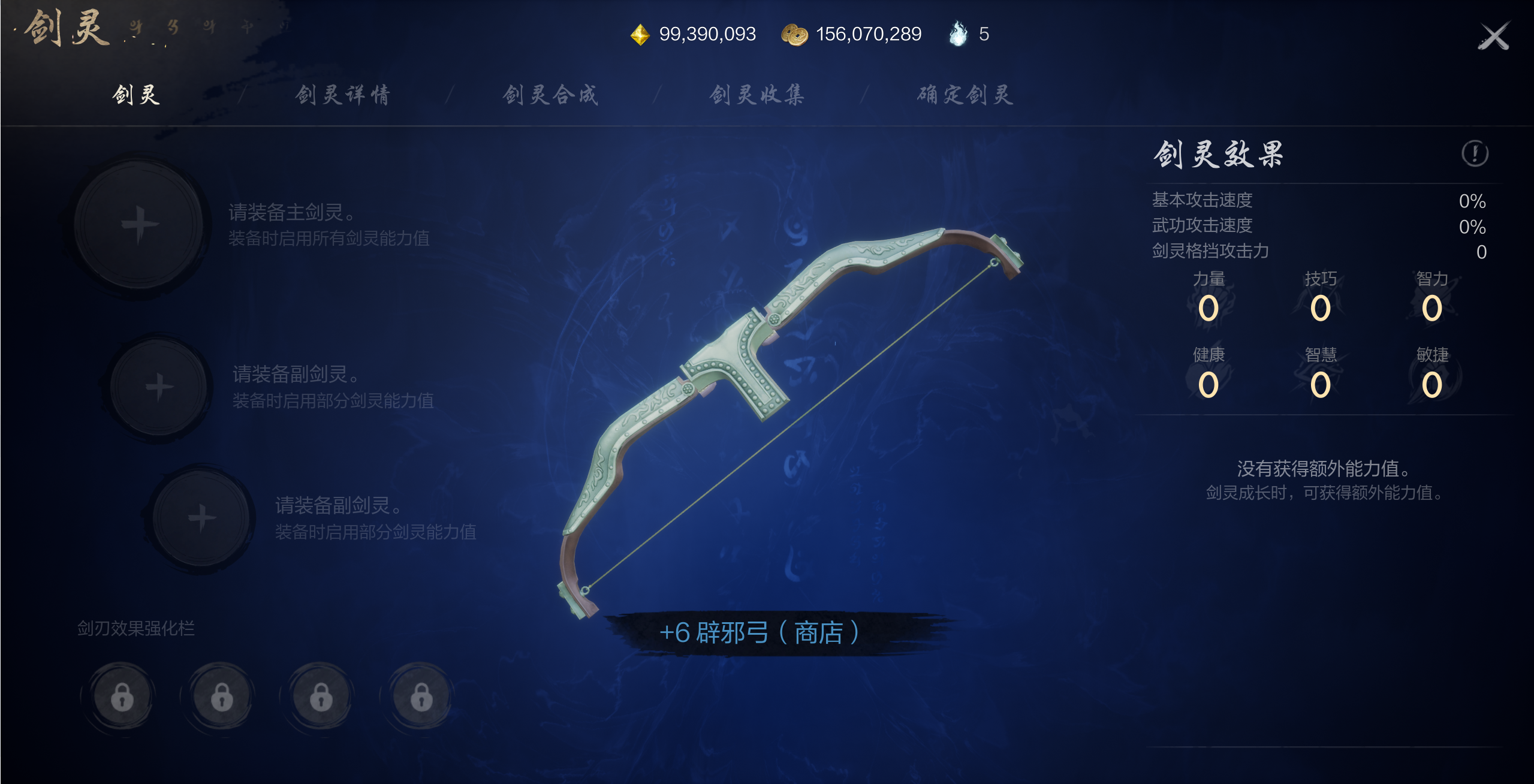
Task: Close the 剑灵 window
Action: (x=1493, y=37)
